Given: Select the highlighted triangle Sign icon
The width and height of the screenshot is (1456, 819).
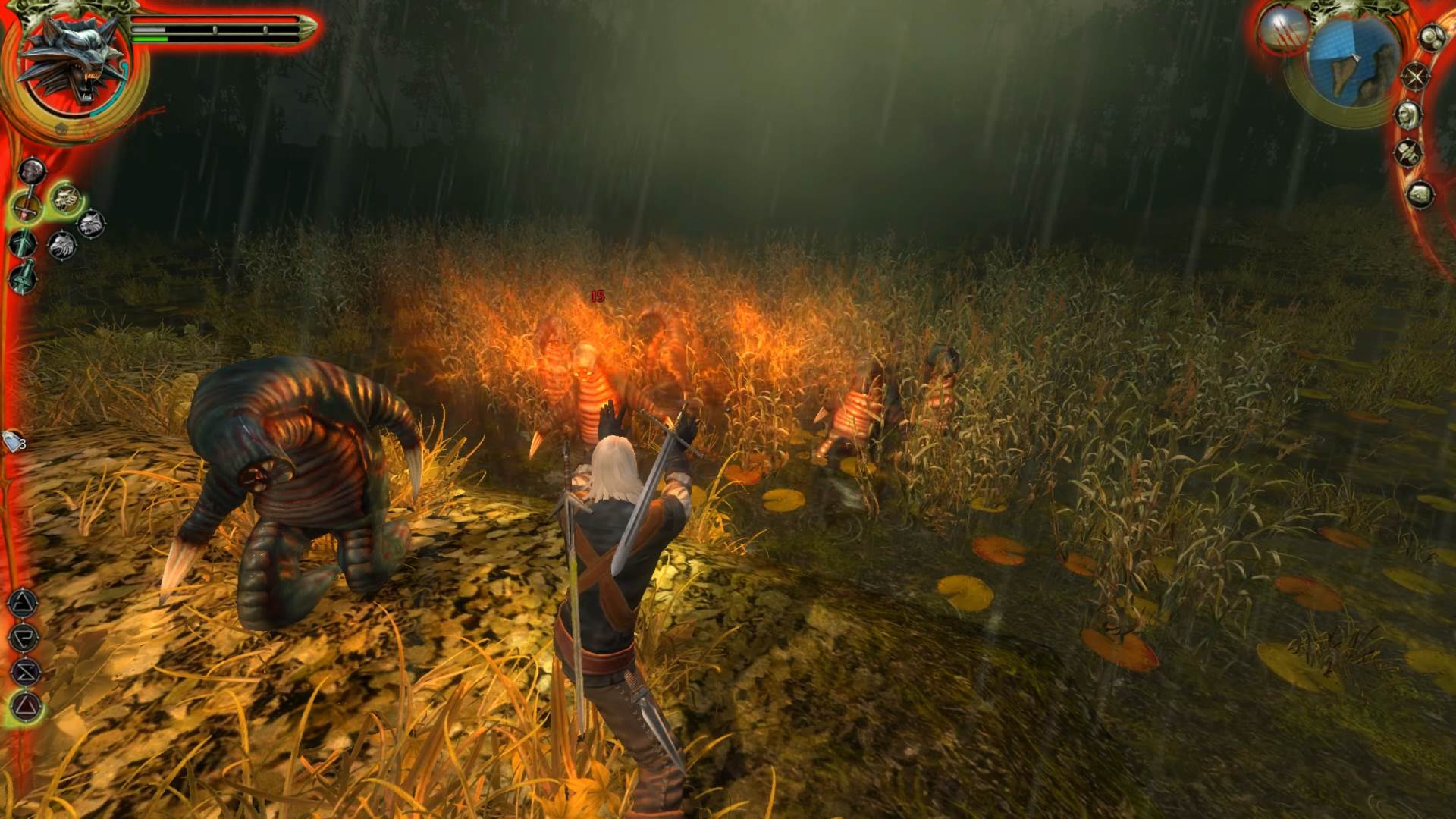Looking at the screenshot, I should click(x=24, y=706).
